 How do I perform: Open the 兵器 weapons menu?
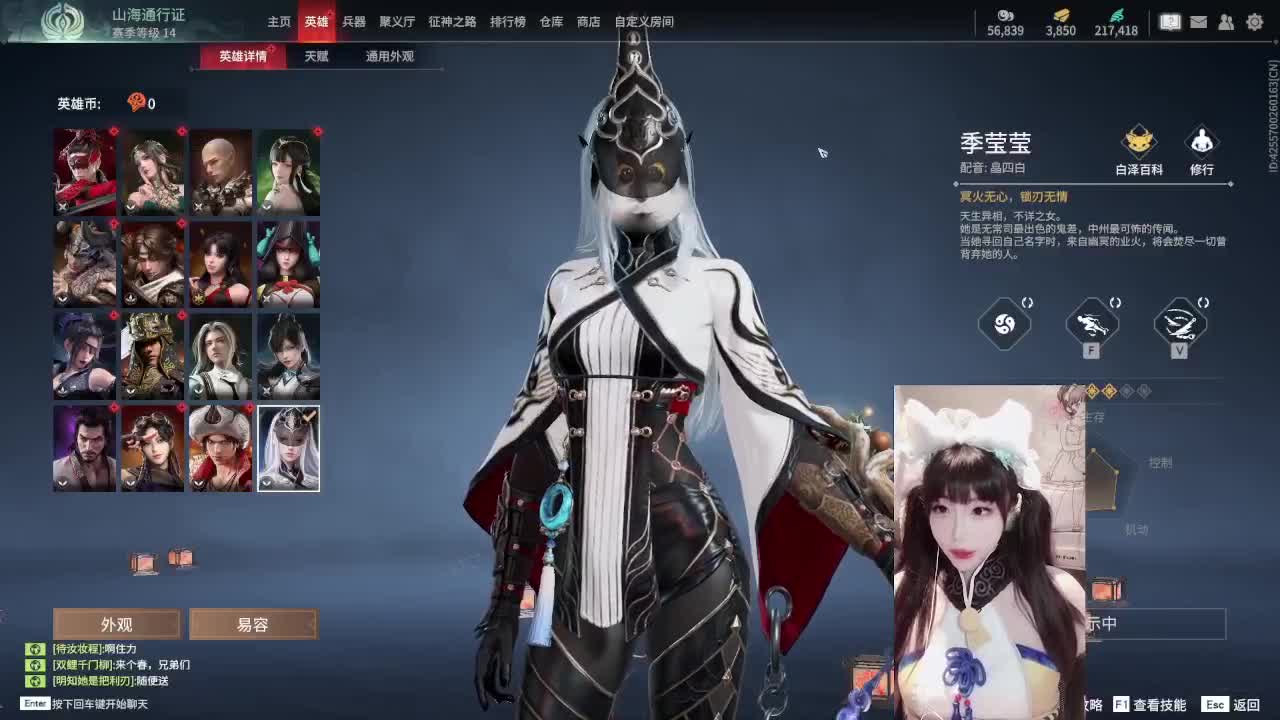(353, 21)
